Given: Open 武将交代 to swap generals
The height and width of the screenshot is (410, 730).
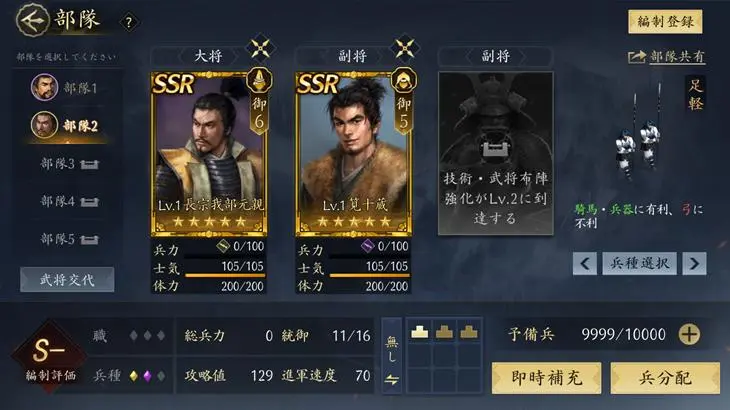Looking at the screenshot, I should tap(67, 279).
